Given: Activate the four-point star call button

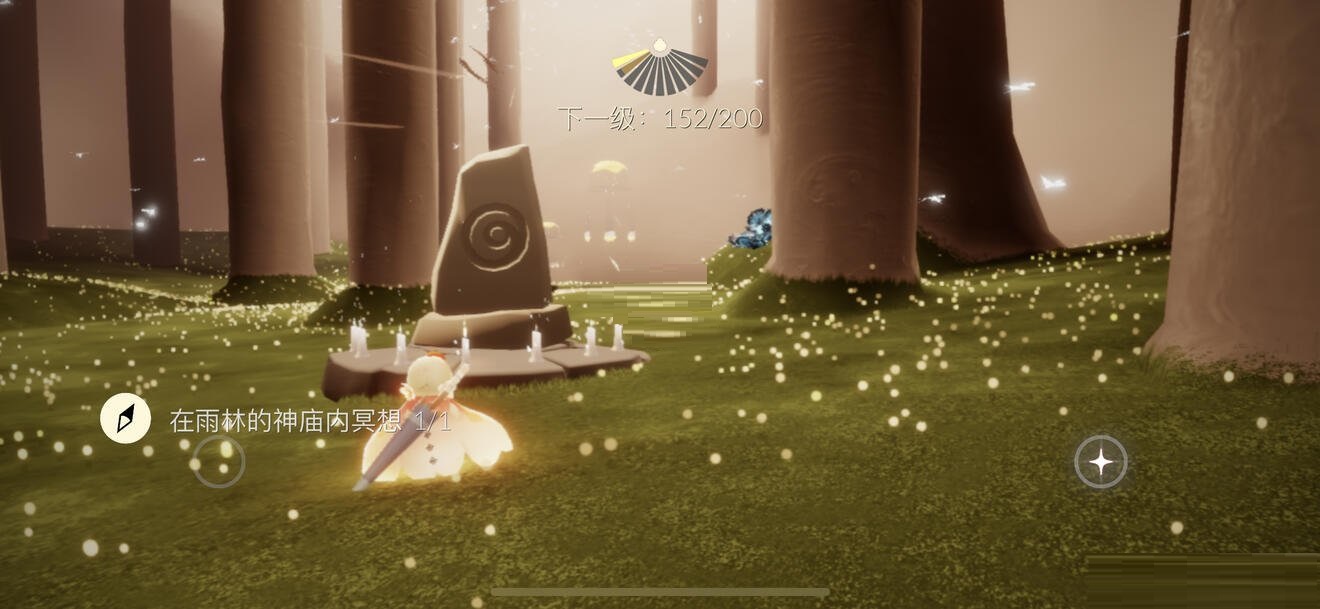Looking at the screenshot, I should (x=1100, y=462).
